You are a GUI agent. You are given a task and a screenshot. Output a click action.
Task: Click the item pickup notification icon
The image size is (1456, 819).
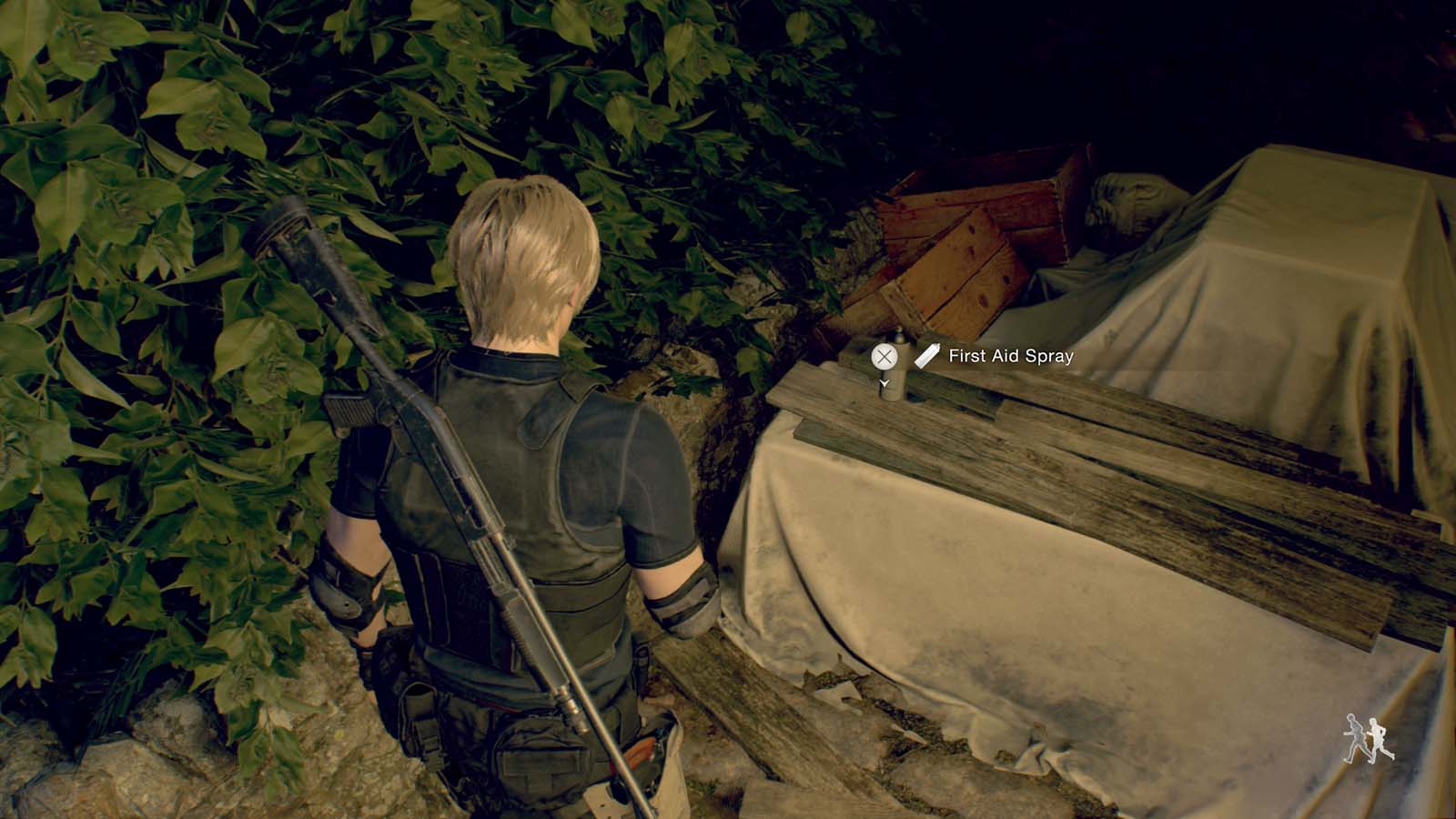pos(926,355)
